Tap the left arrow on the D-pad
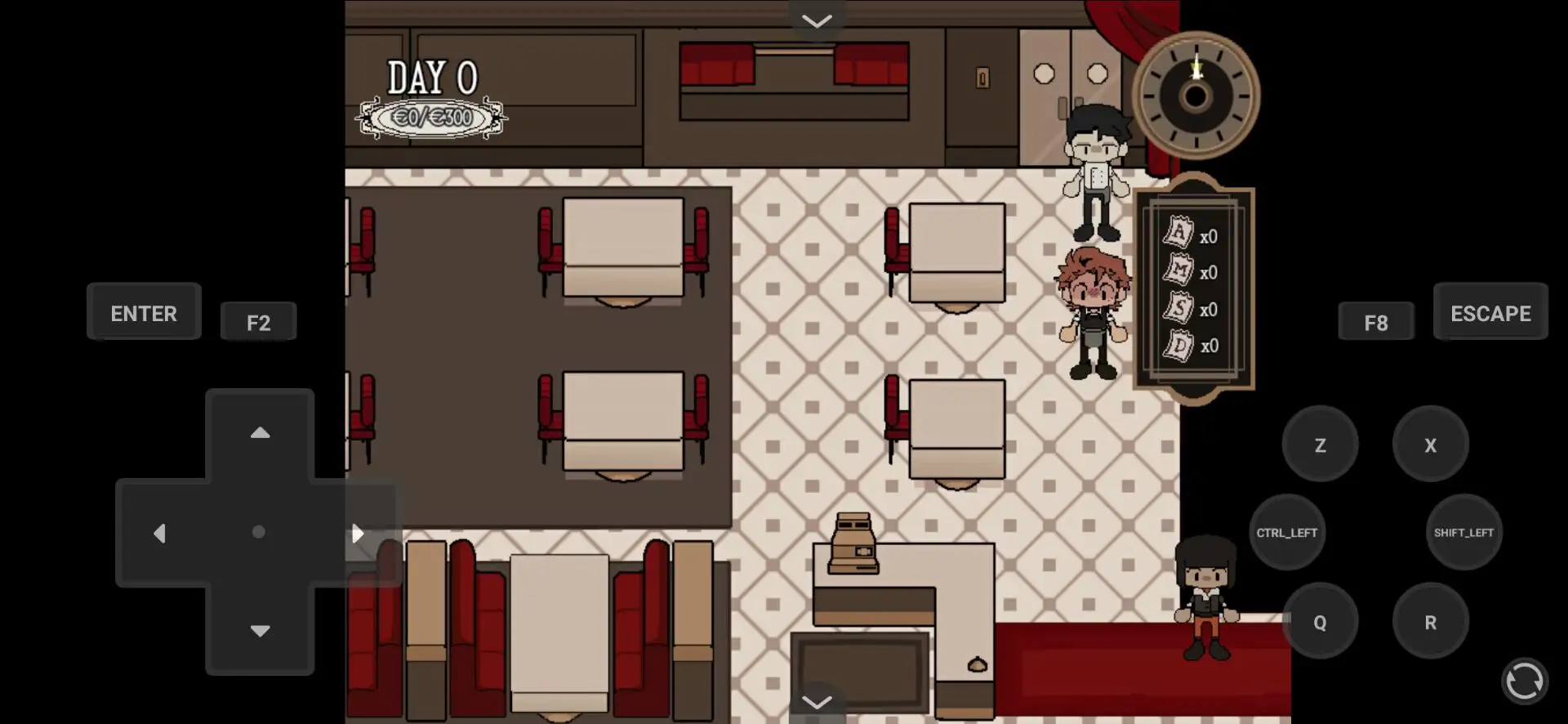 (161, 533)
